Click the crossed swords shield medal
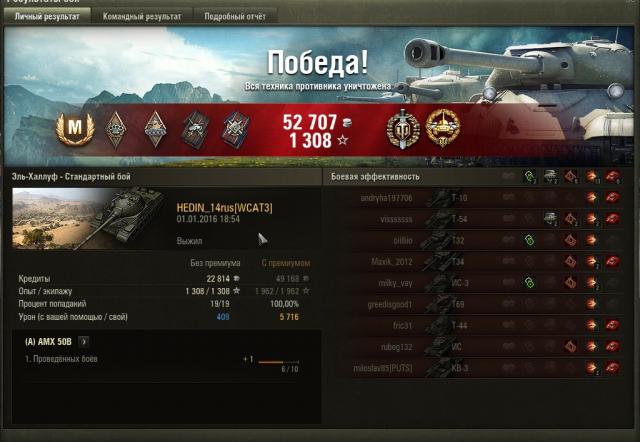This screenshot has height=442, width=640. coord(403,126)
